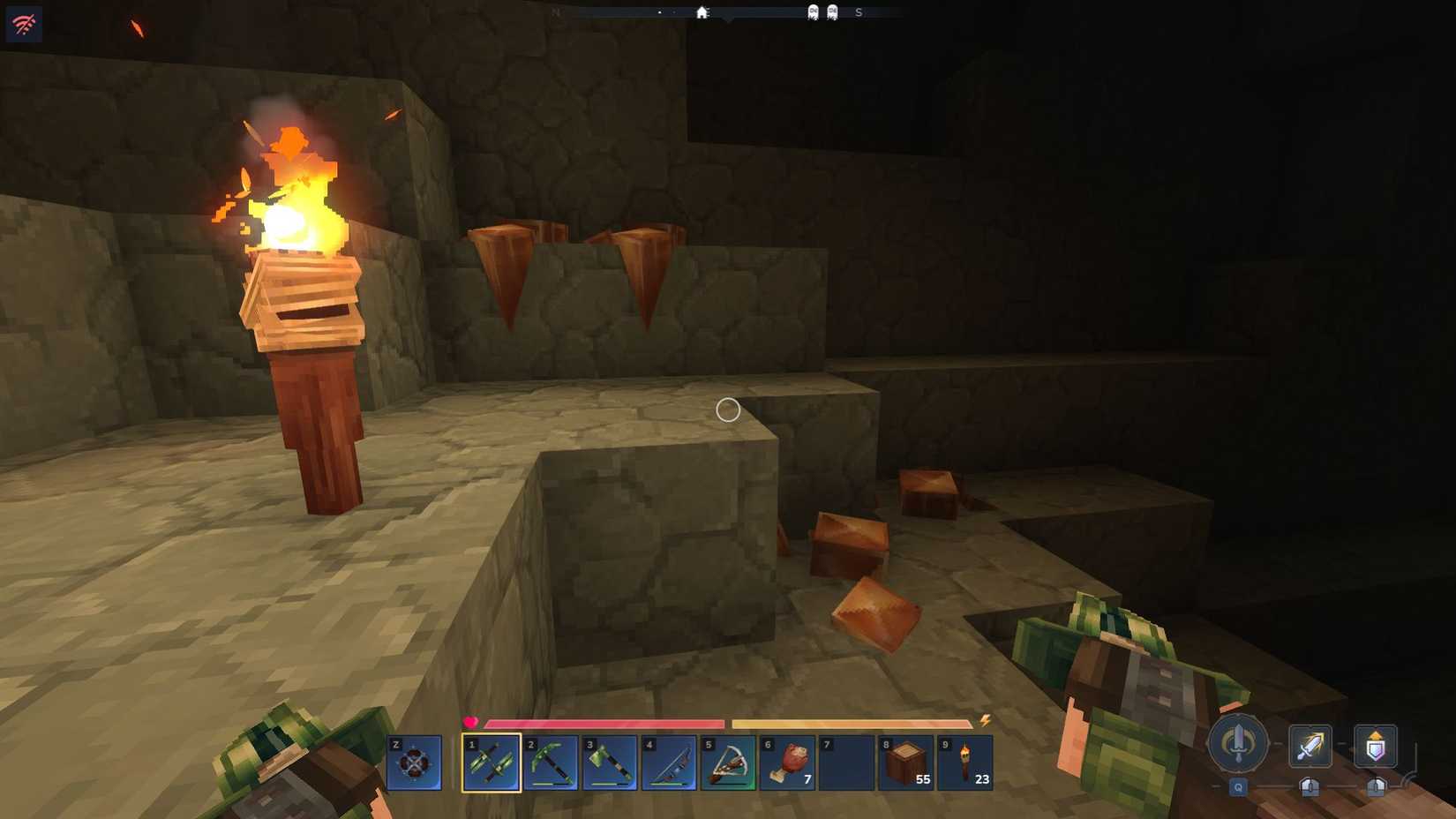Screen dimensions: 1456x819
Task: Select the torch in hotbar slot 9
Action: [966, 764]
